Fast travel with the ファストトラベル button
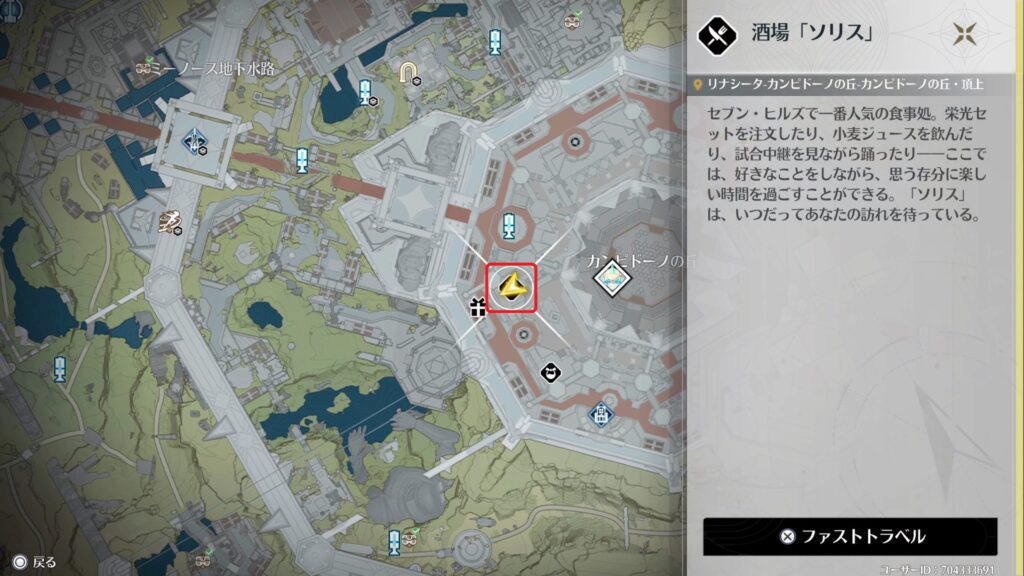 [x=850, y=536]
